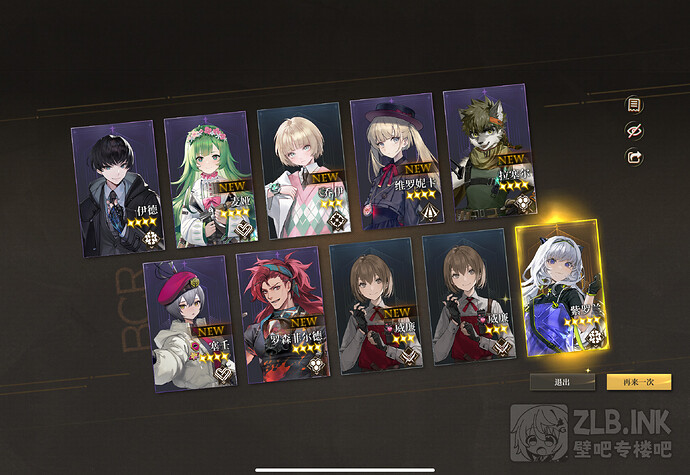Share results with the arrow icon
The width and height of the screenshot is (690, 475).
(633, 157)
